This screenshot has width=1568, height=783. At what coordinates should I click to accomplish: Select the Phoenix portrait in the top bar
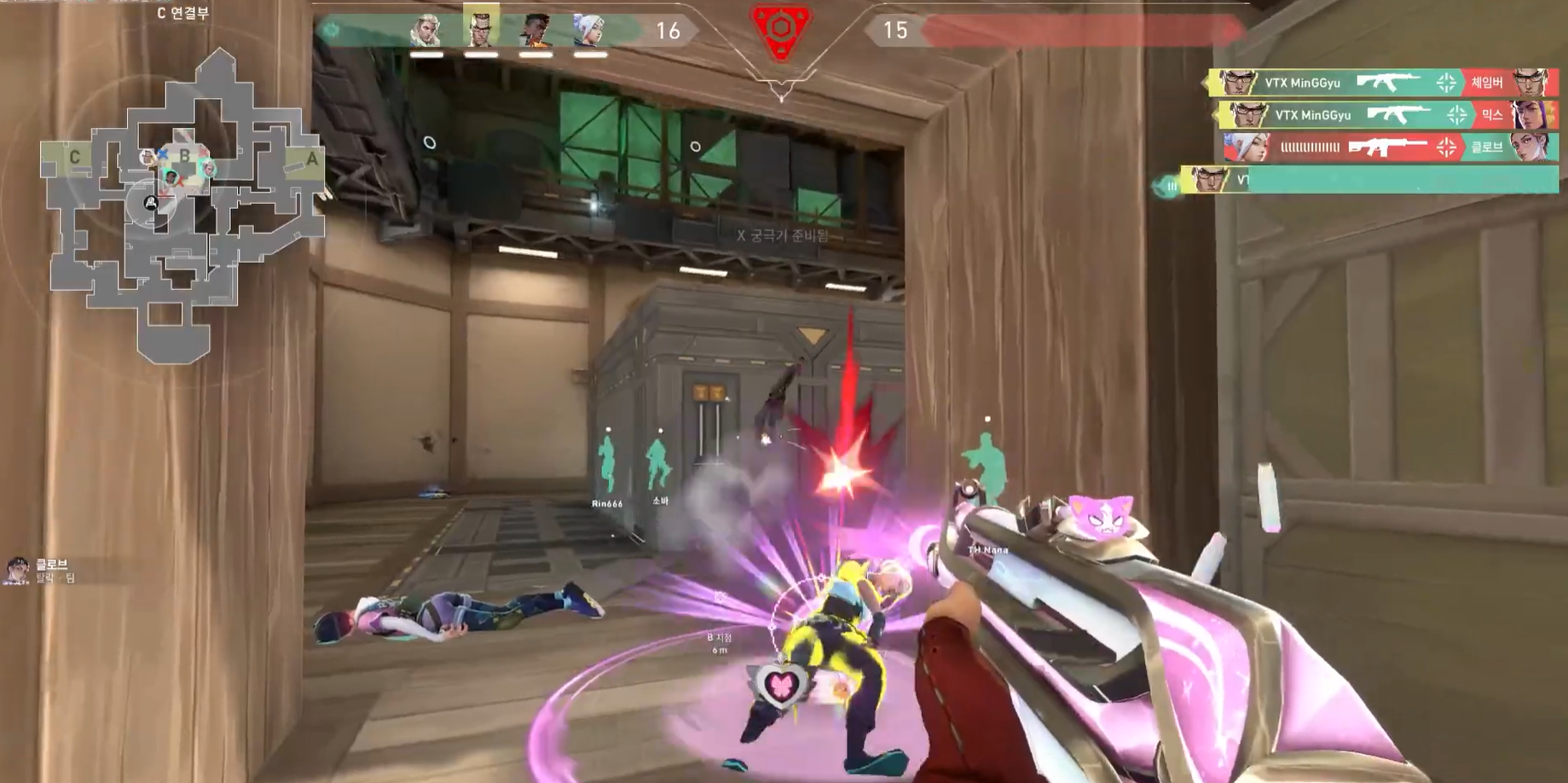(x=535, y=31)
